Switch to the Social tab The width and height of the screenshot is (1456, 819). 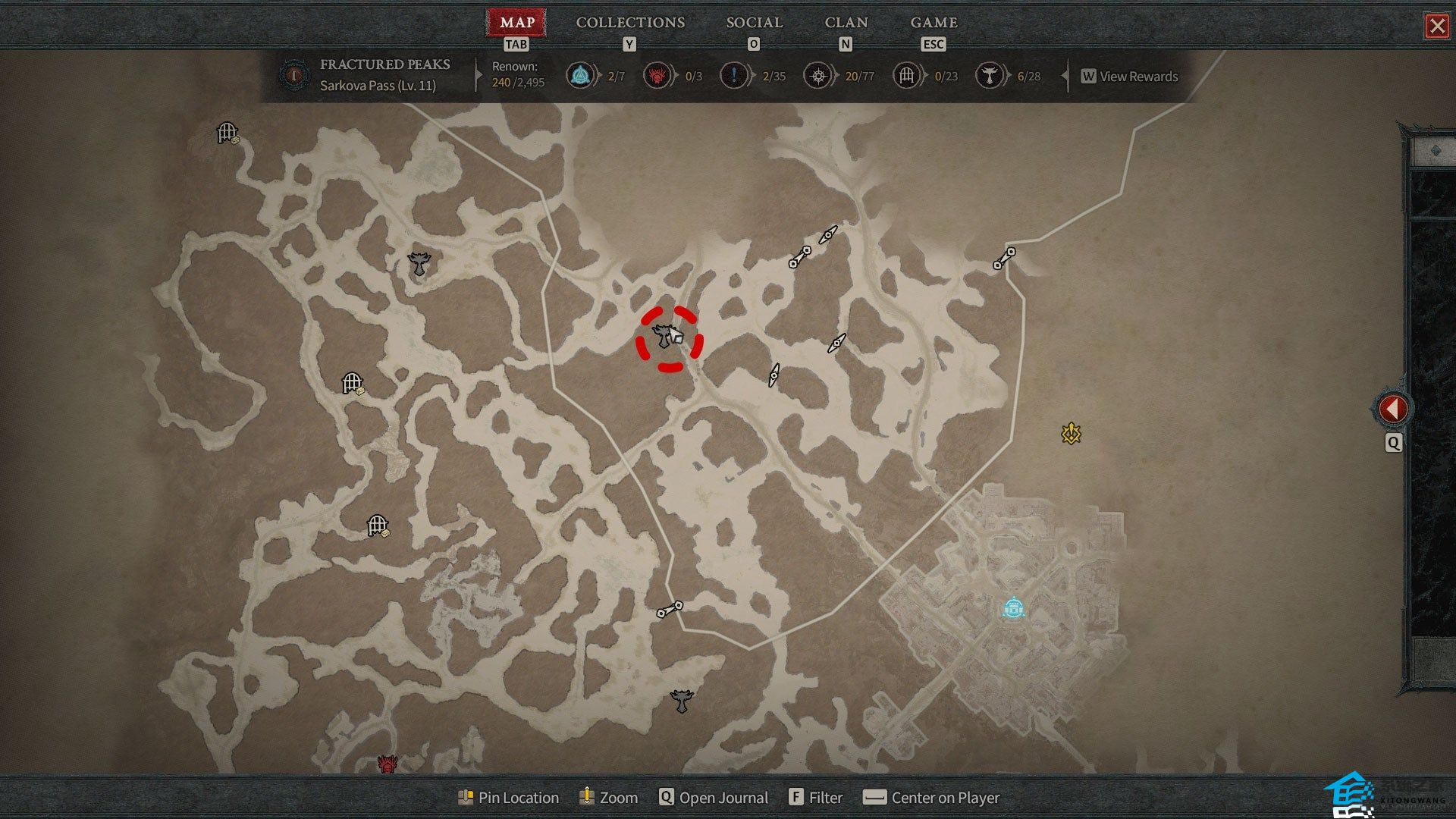pos(754,23)
